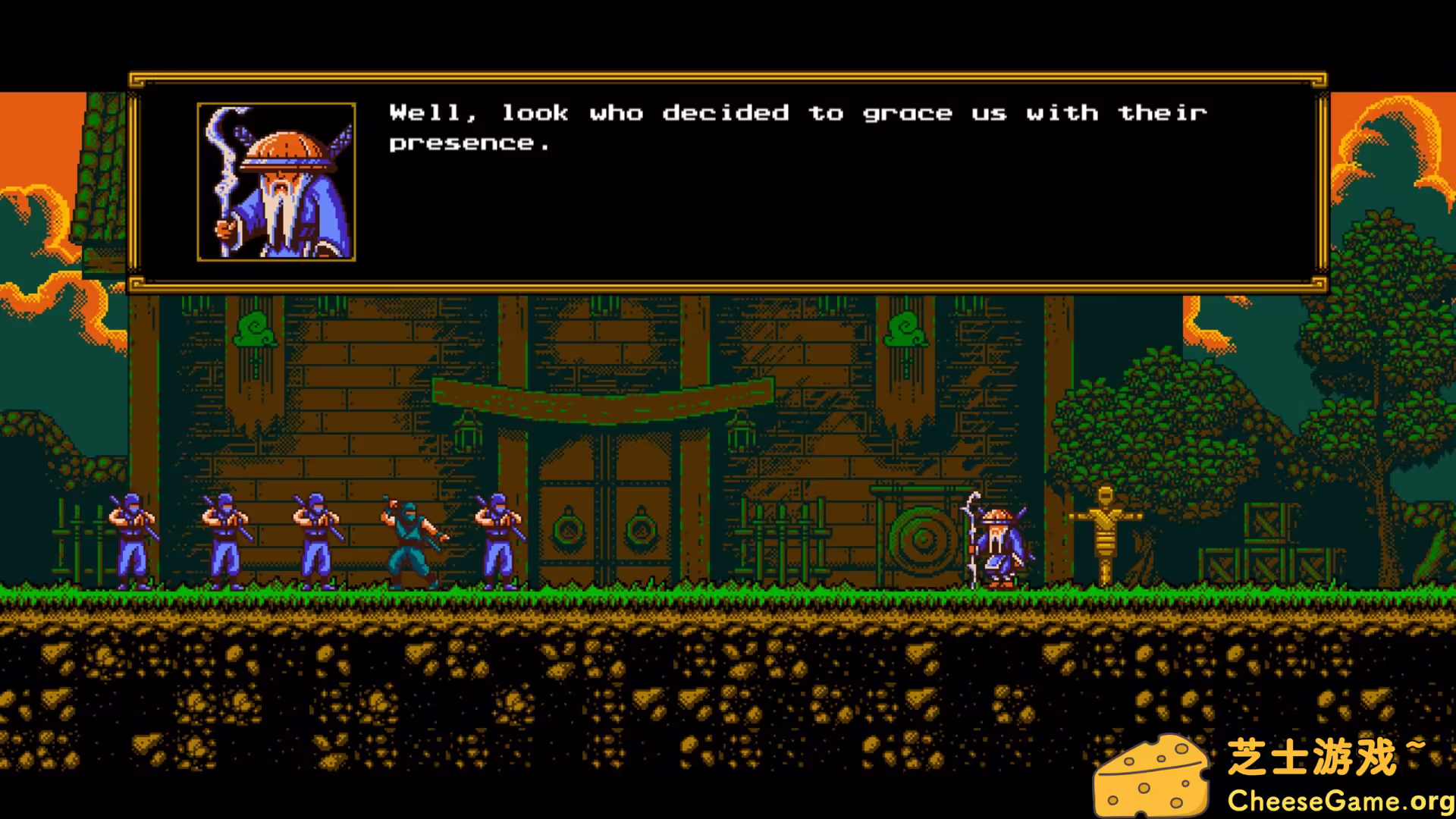Click the elder holding the staff

coord(997,546)
